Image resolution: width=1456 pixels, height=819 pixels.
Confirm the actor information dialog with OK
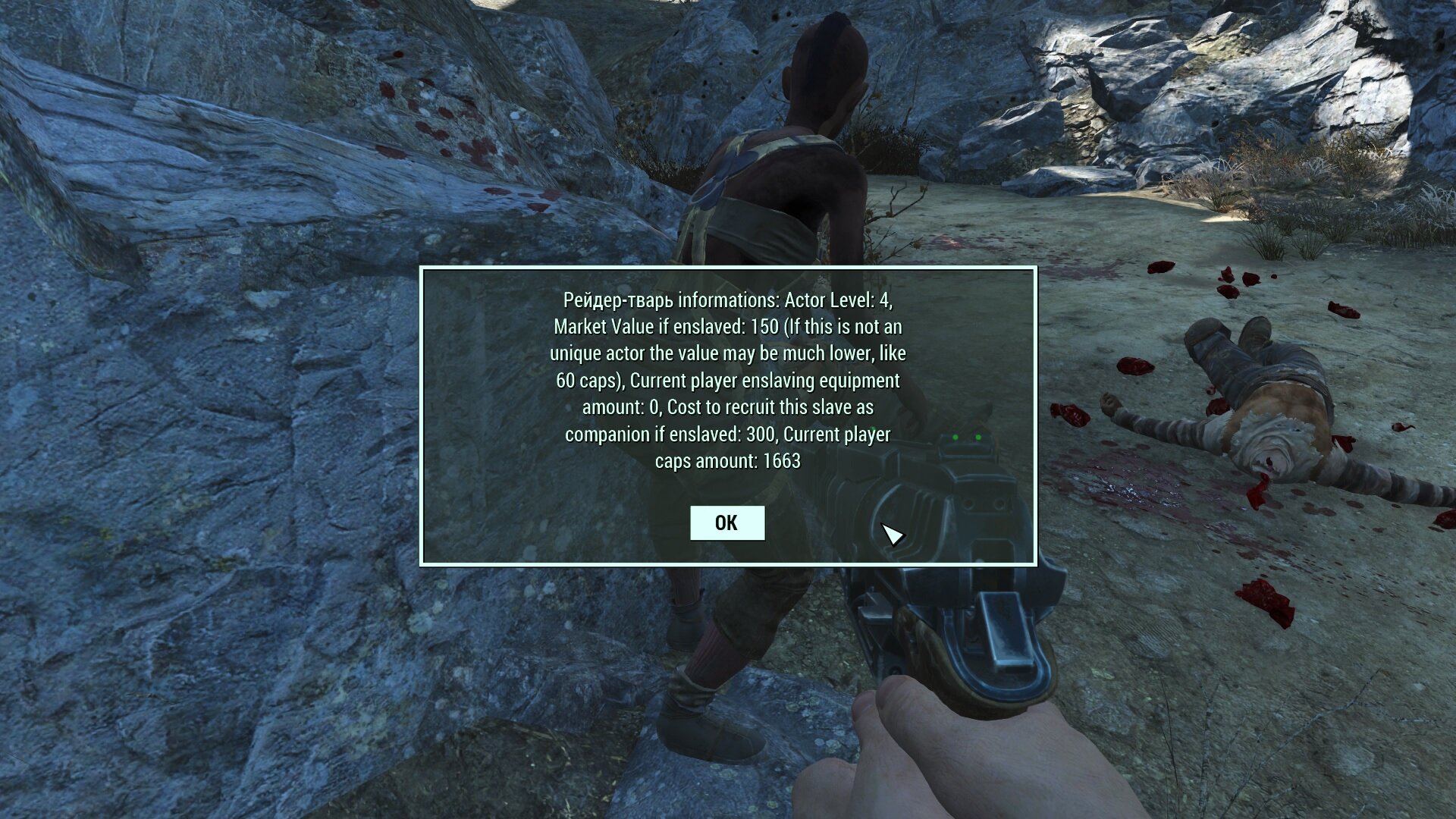click(x=726, y=522)
